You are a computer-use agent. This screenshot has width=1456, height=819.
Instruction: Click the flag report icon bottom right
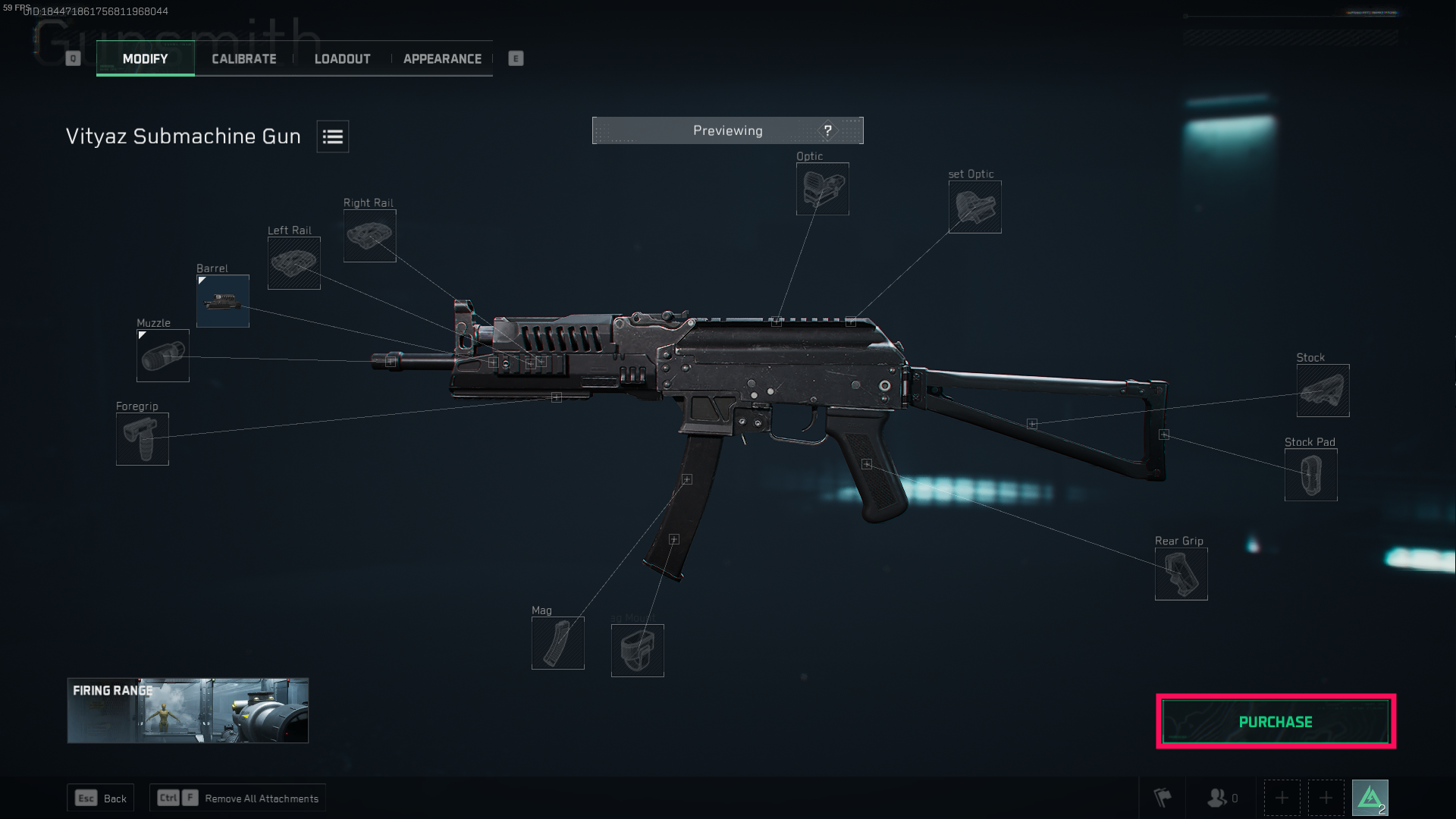click(x=1162, y=797)
